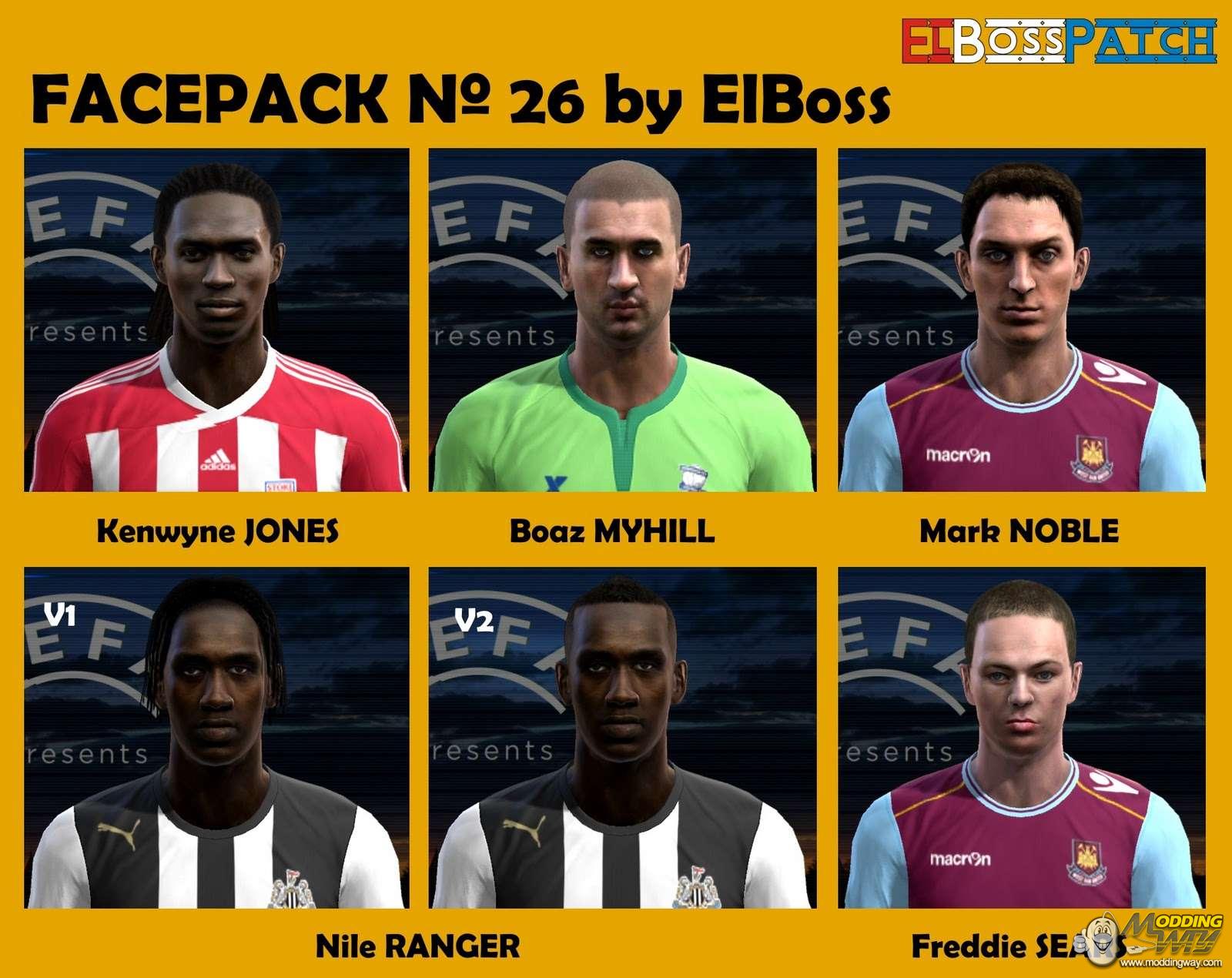Select Nile Ranger V1 face preview

pyautogui.click(x=216, y=738)
